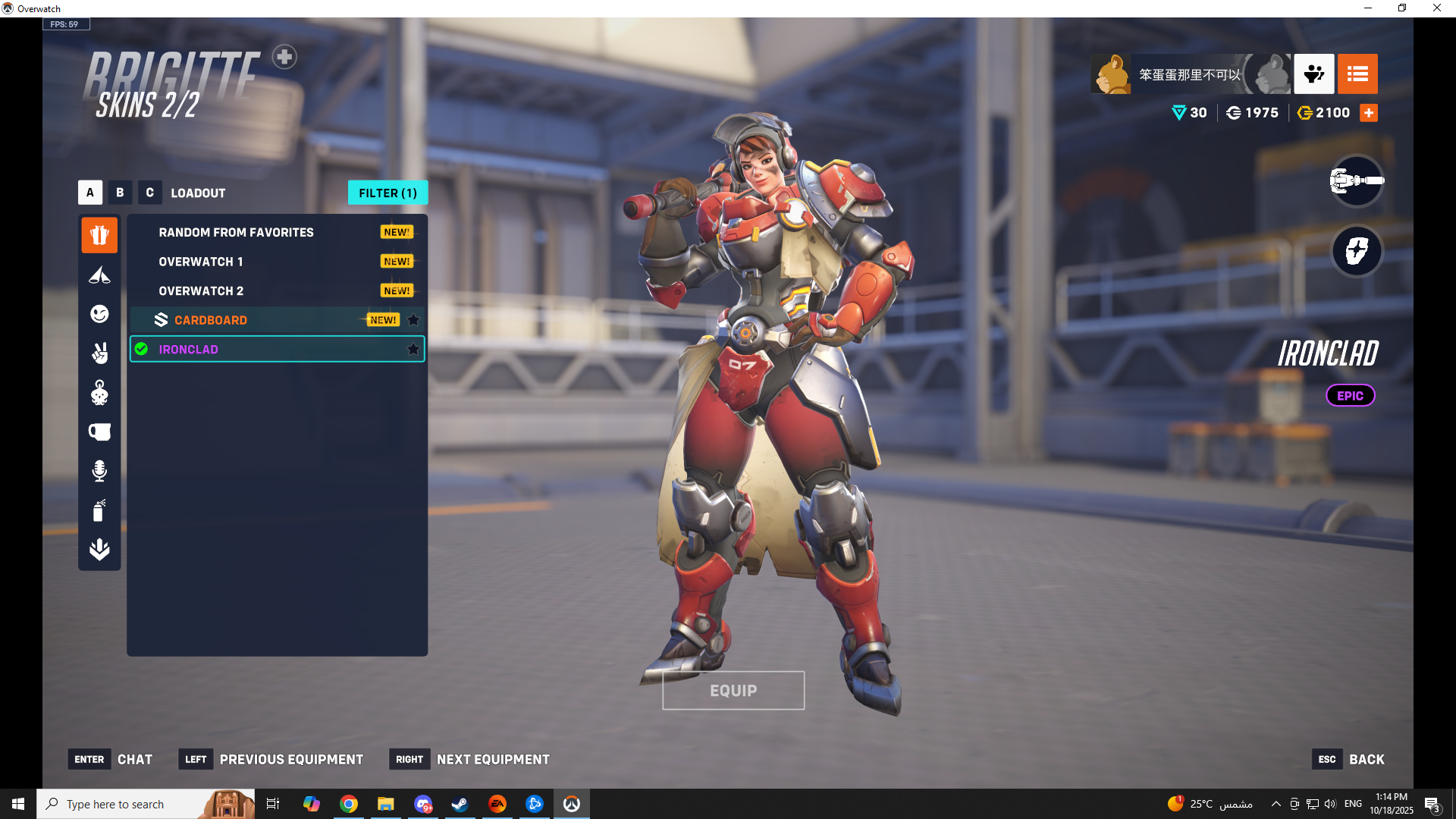Favorite the Cardboard skin with its star

(413, 320)
